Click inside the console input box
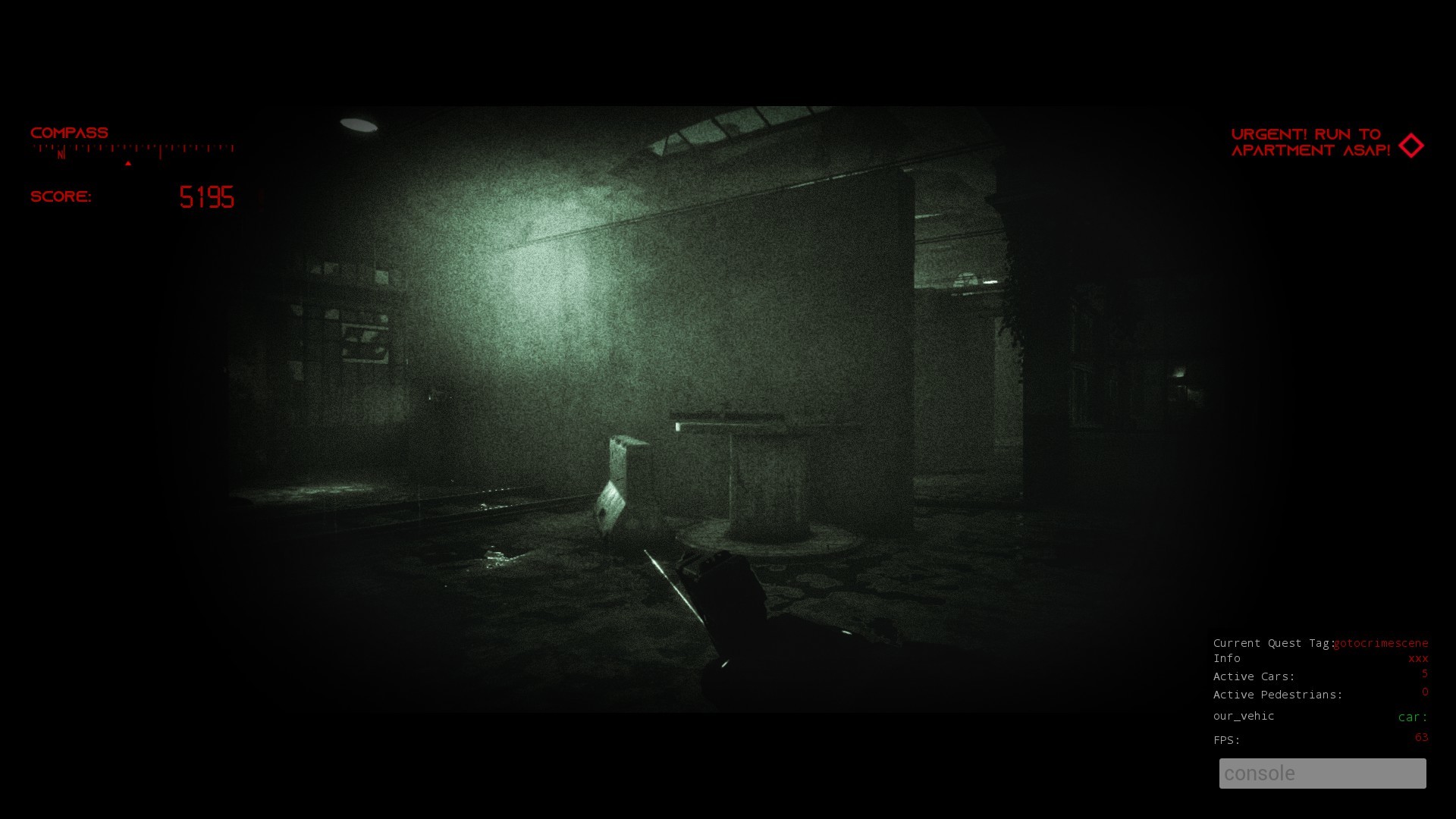Screen dimensions: 1456x819 pos(1323,773)
